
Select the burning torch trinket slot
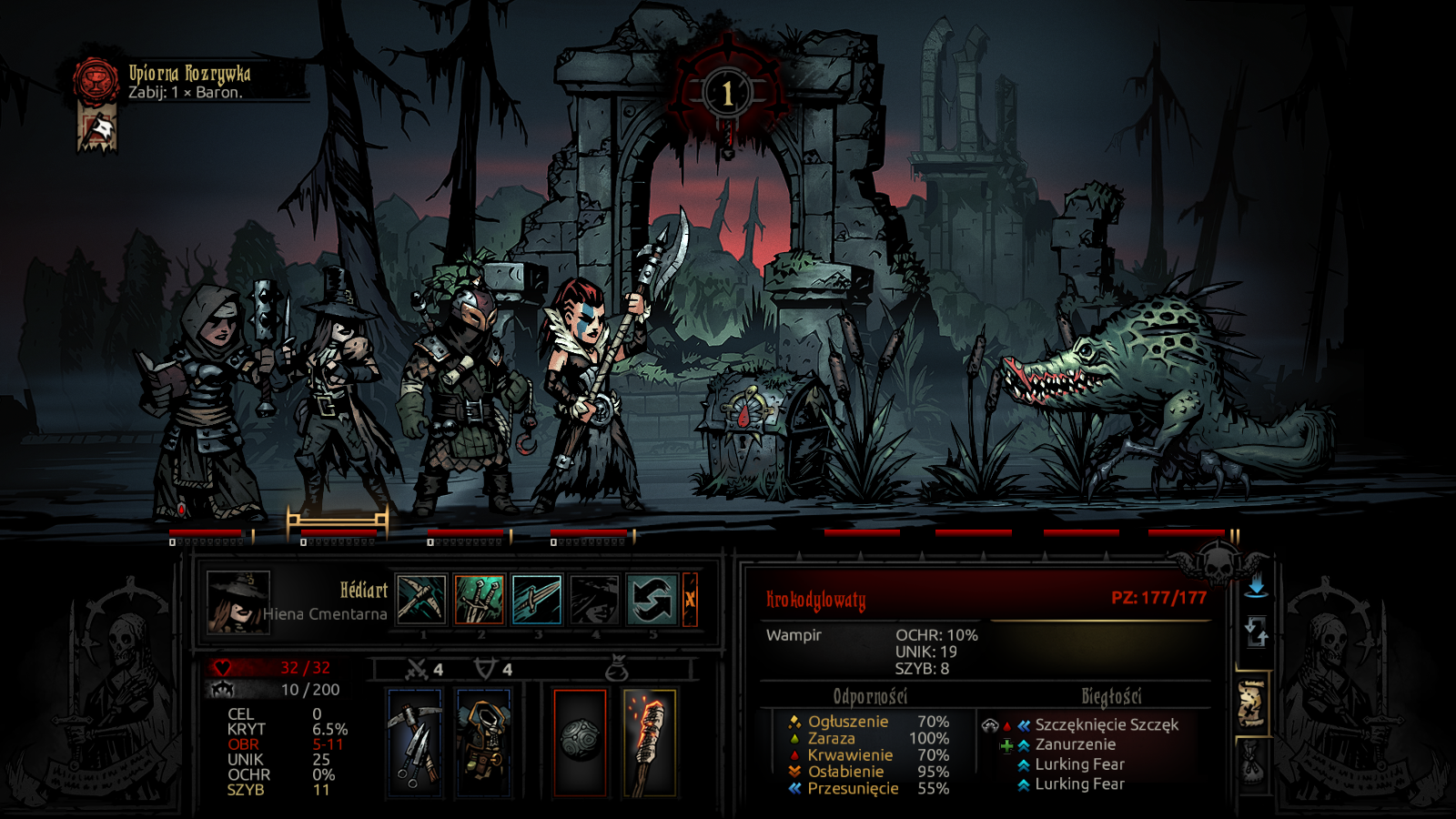tap(649, 743)
